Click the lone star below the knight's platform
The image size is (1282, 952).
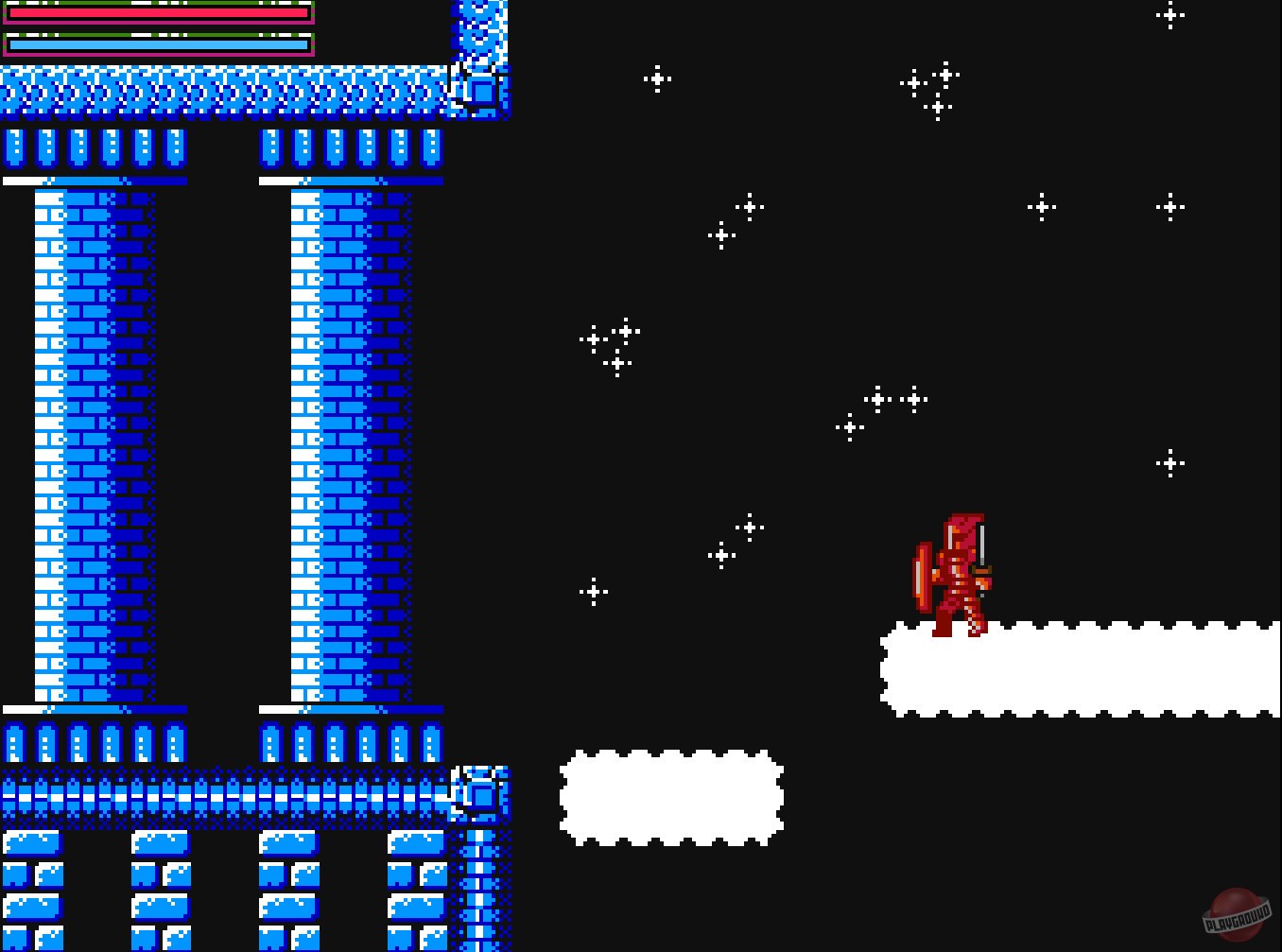(x=593, y=590)
